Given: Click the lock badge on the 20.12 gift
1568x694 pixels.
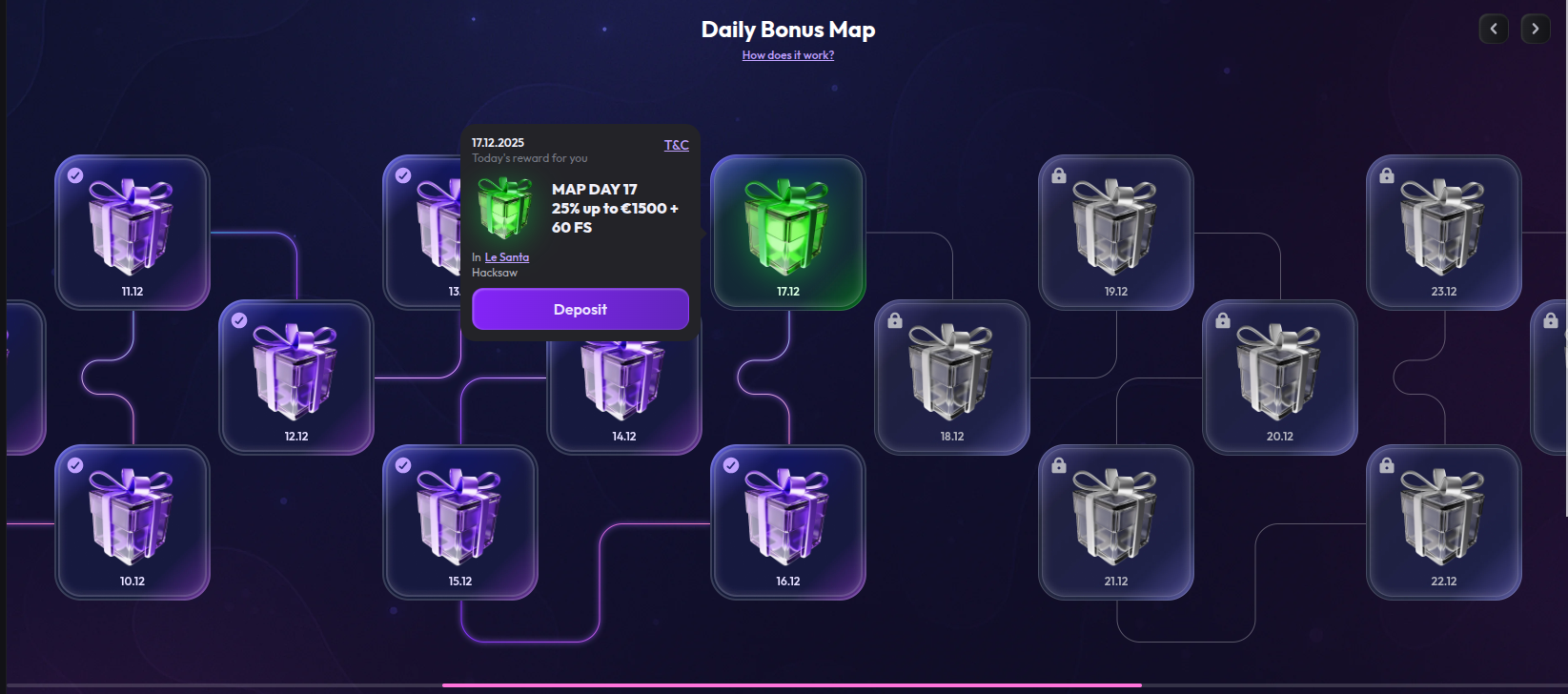Looking at the screenshot, I should tap(1222, 319).
